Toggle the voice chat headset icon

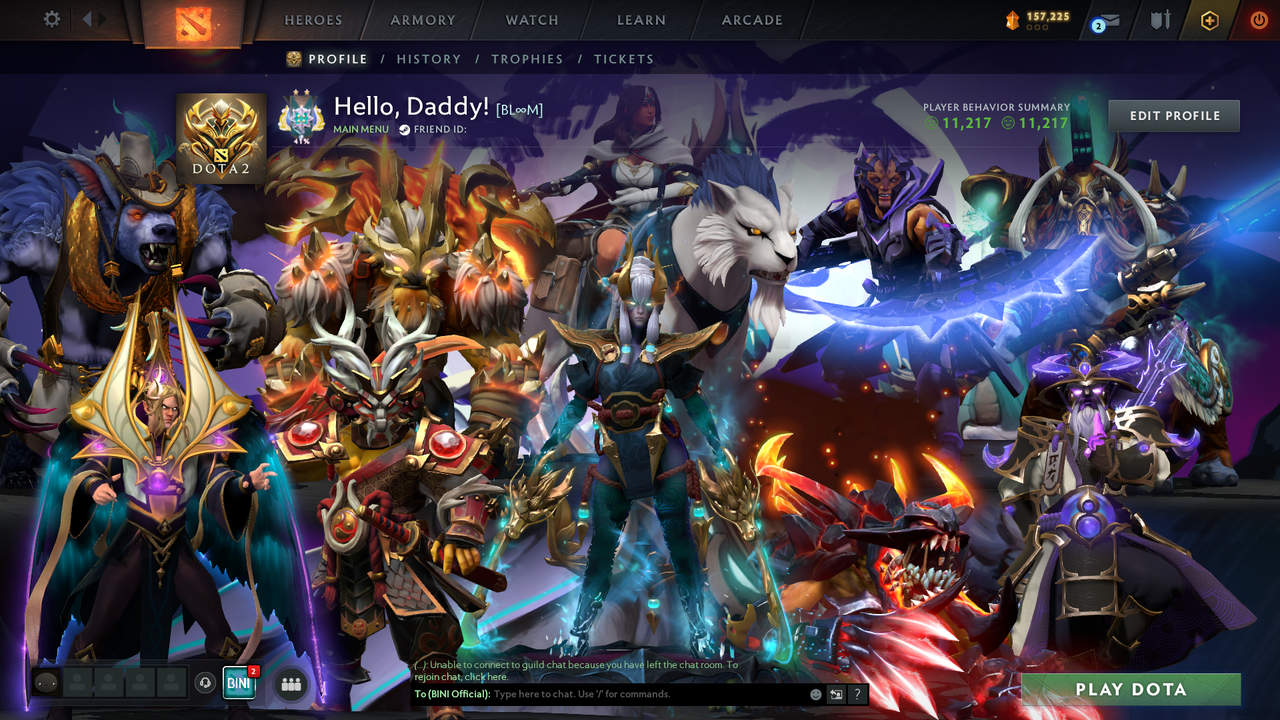(207, 683)
